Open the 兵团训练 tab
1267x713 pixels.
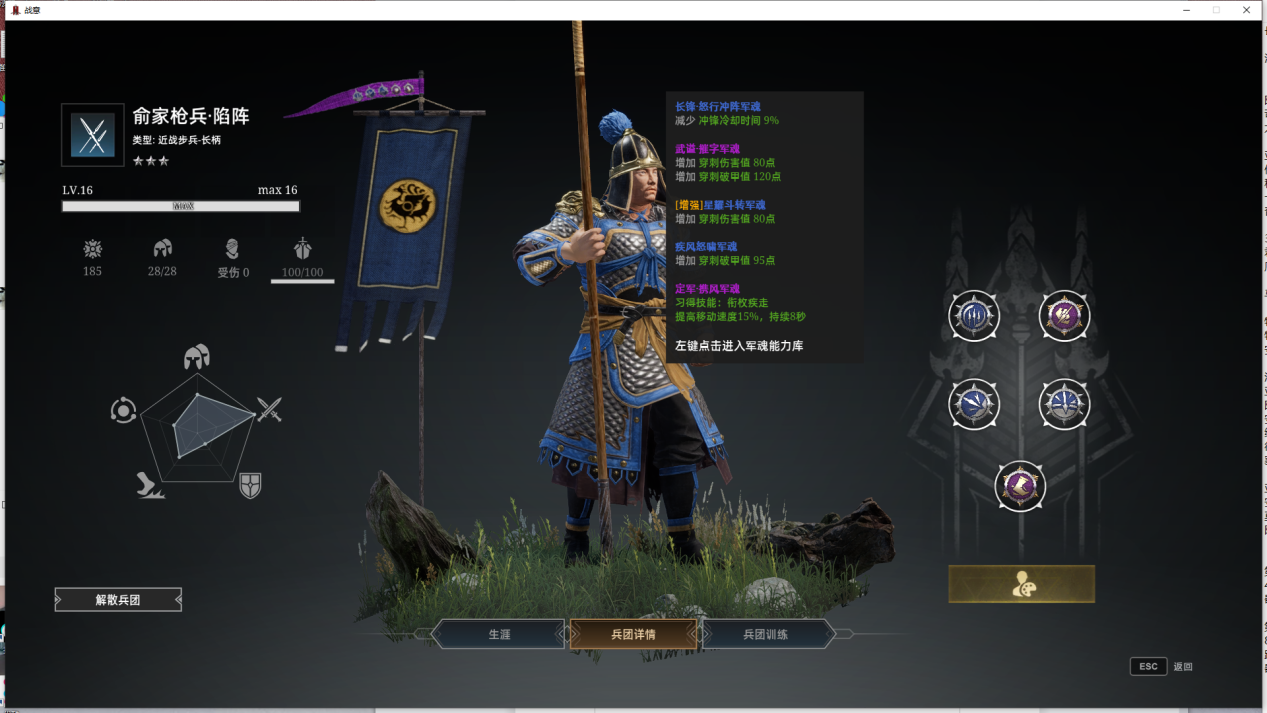[766, 634]
